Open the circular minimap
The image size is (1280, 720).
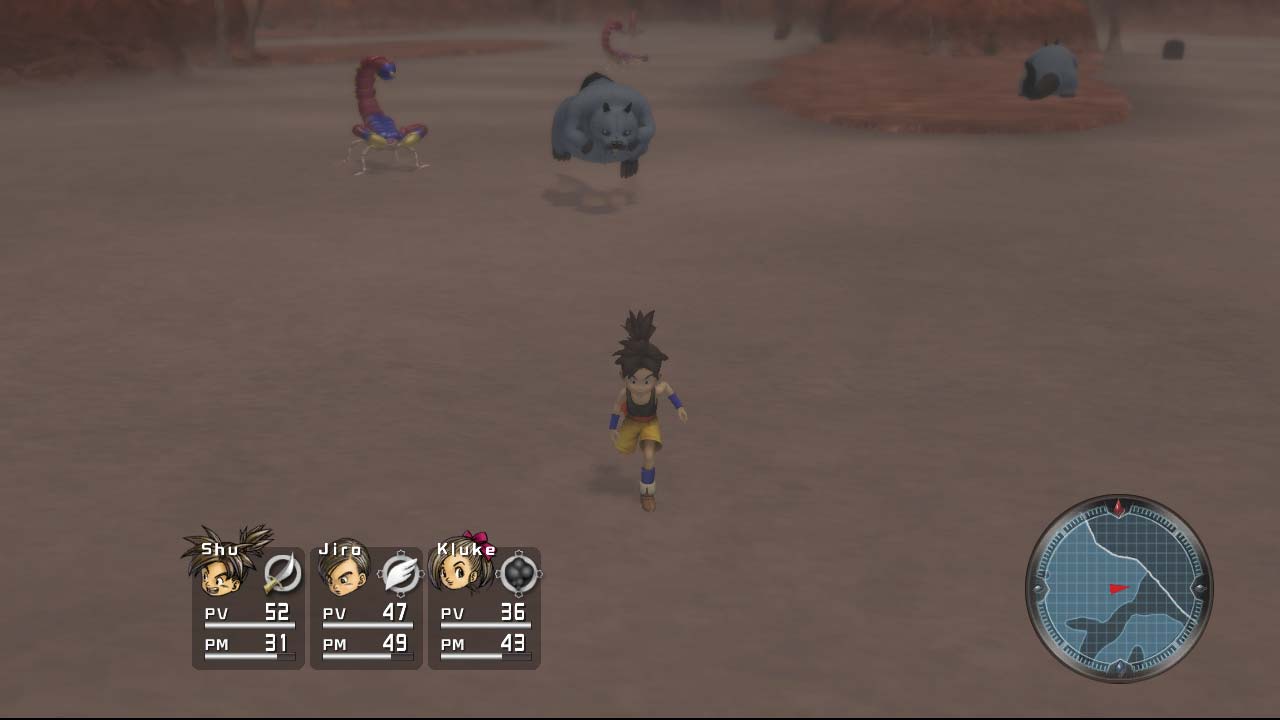(1119, 589)
